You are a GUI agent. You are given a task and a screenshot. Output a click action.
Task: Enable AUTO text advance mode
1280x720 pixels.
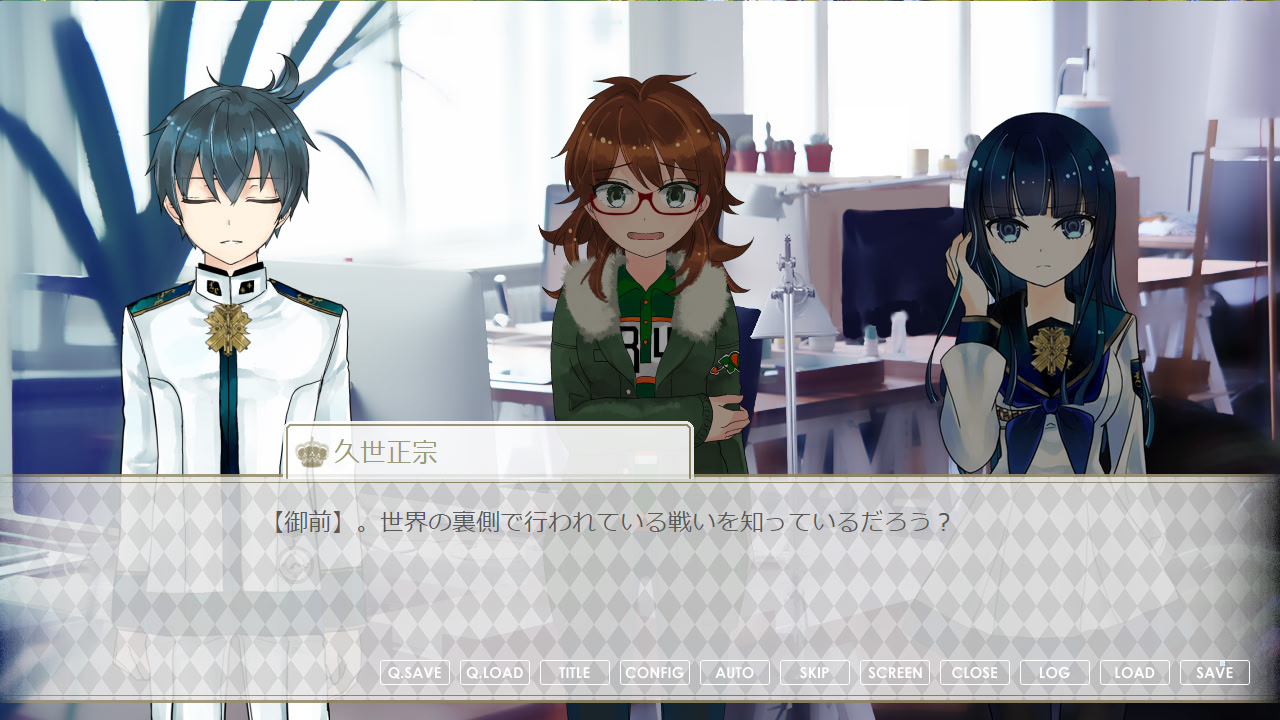pos(734,672)
